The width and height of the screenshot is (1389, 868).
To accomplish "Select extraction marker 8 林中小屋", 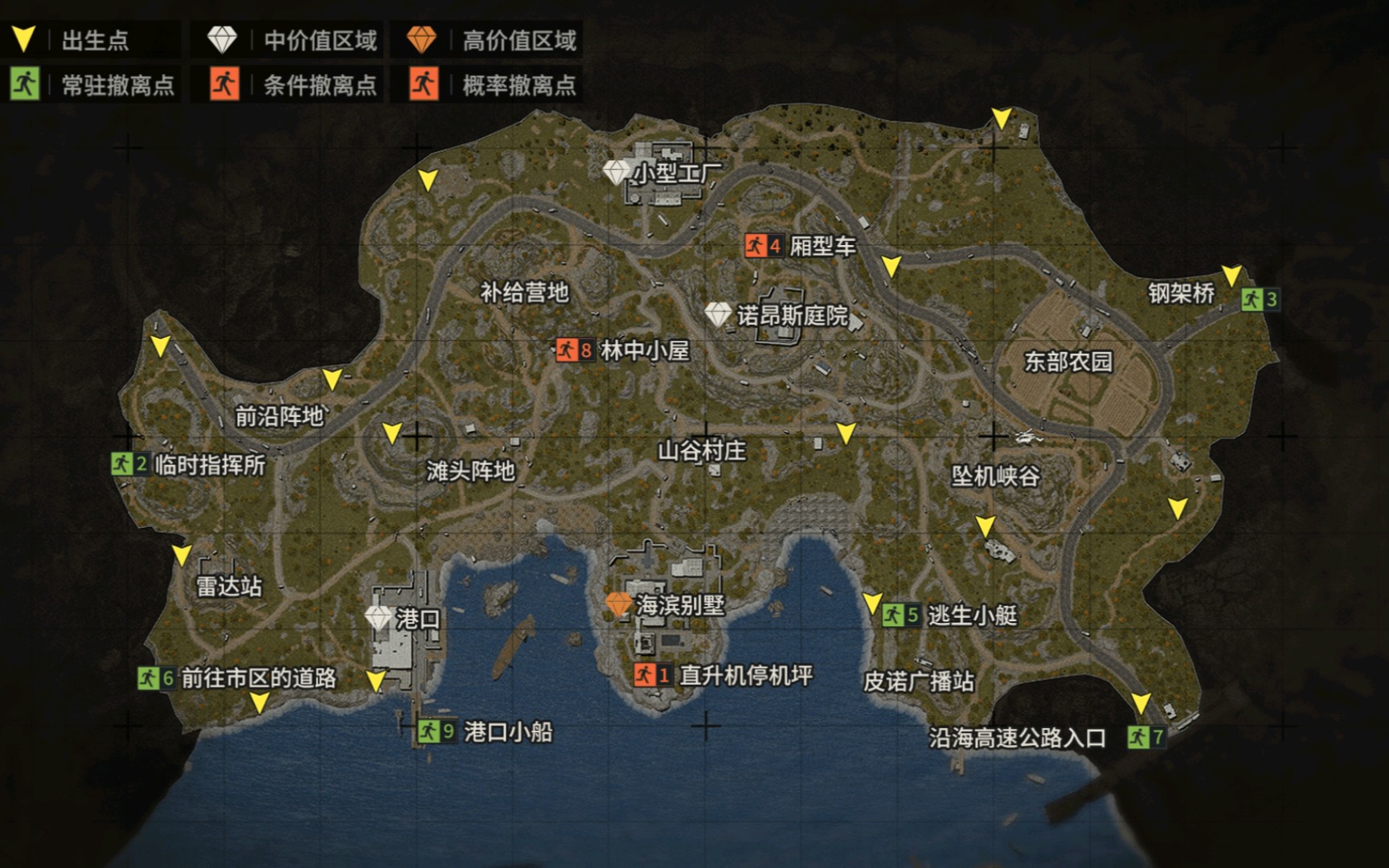I will tap(576, 350).
